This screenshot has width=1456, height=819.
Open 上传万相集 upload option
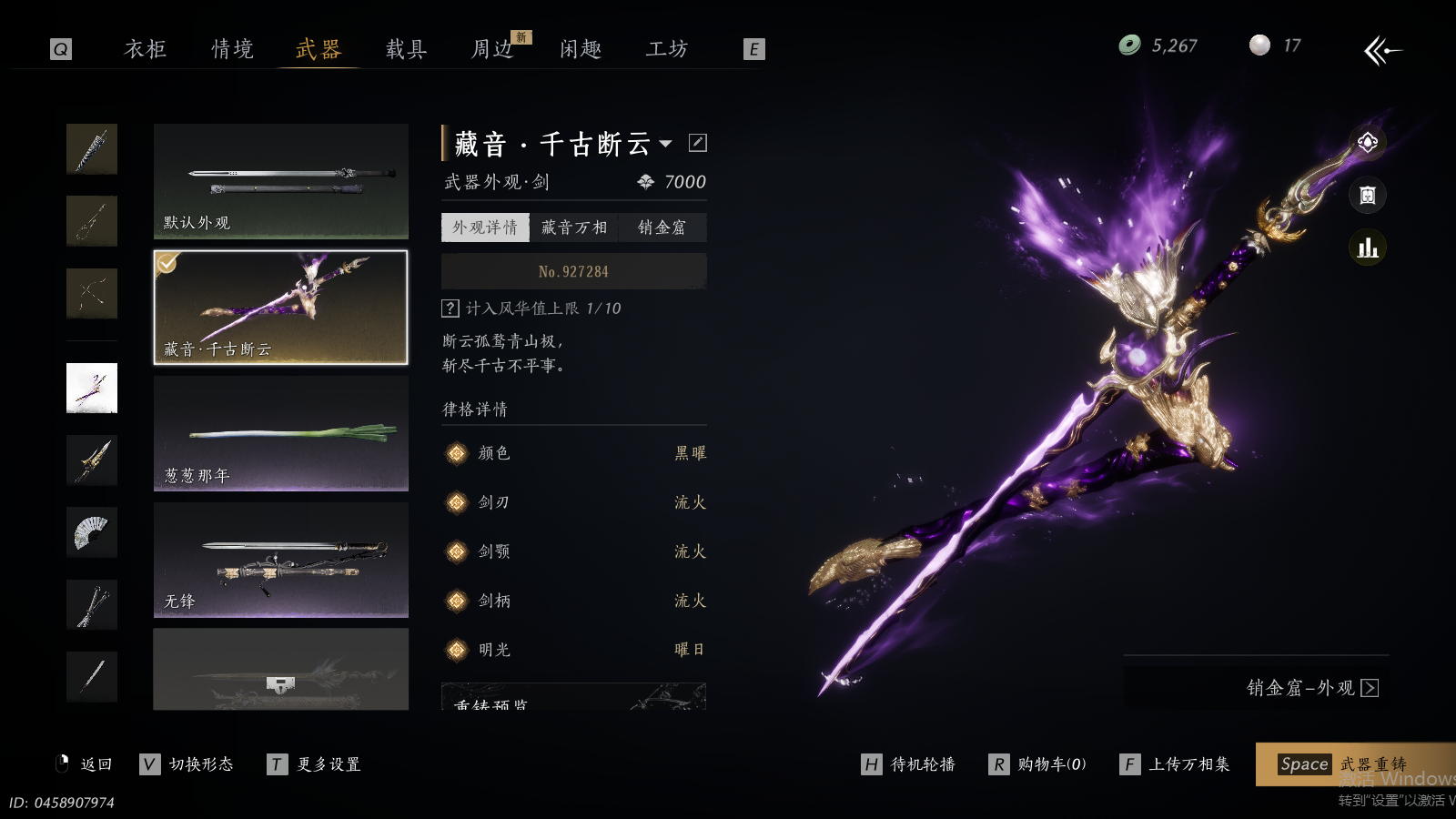[x=1176, y=764]
